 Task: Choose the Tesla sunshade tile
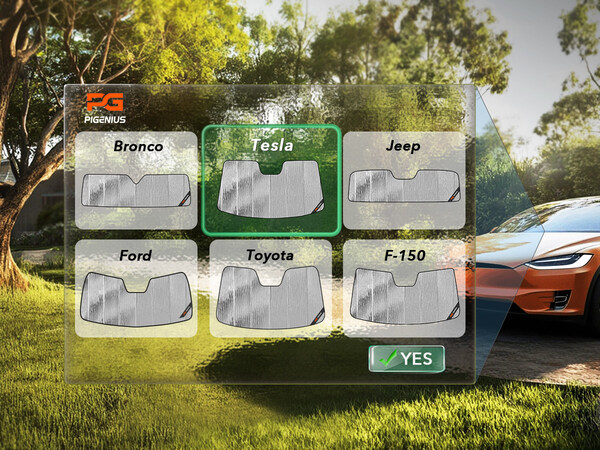click(x=271, y=181)
